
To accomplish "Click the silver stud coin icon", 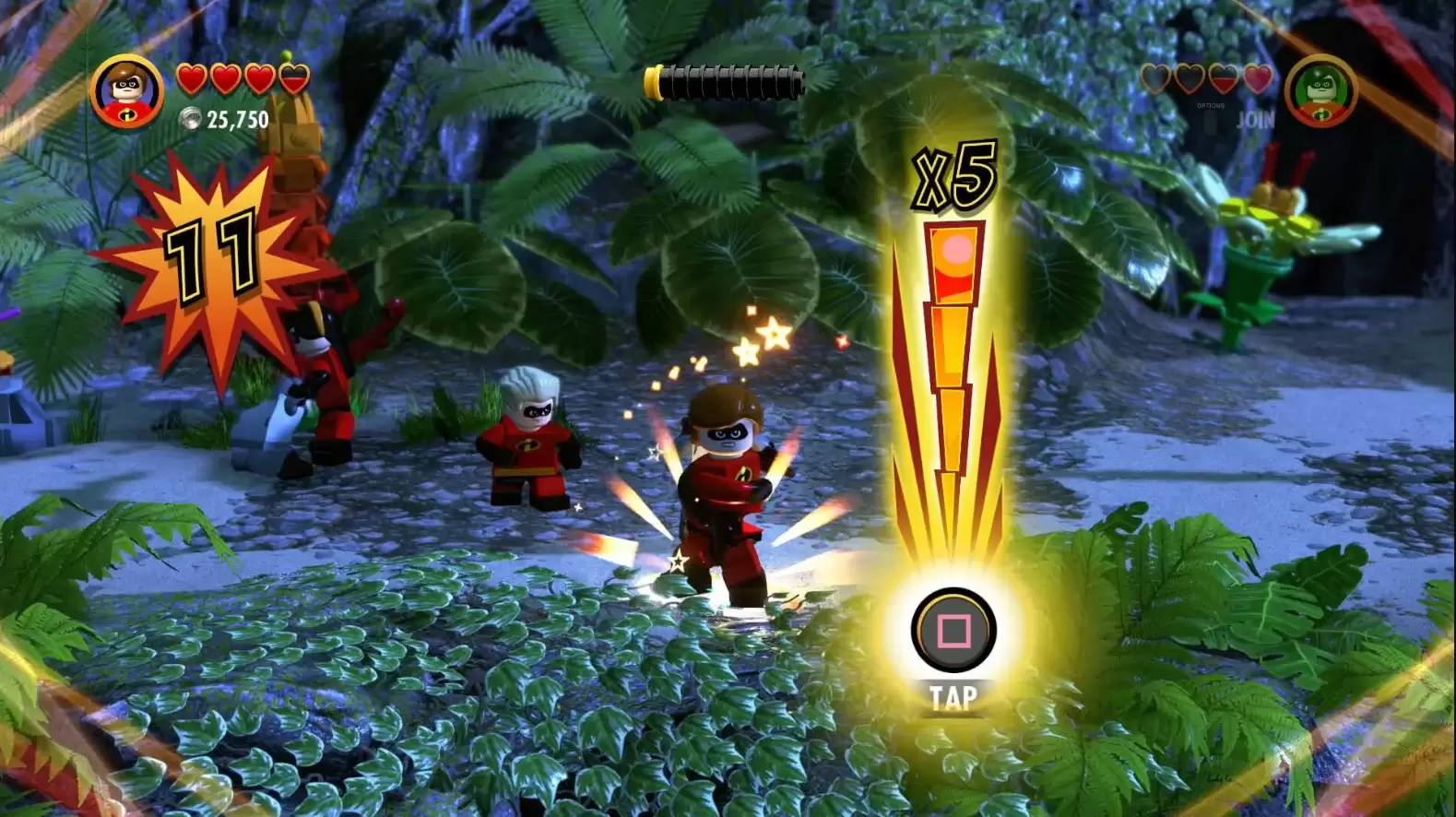I will [190, 119].
